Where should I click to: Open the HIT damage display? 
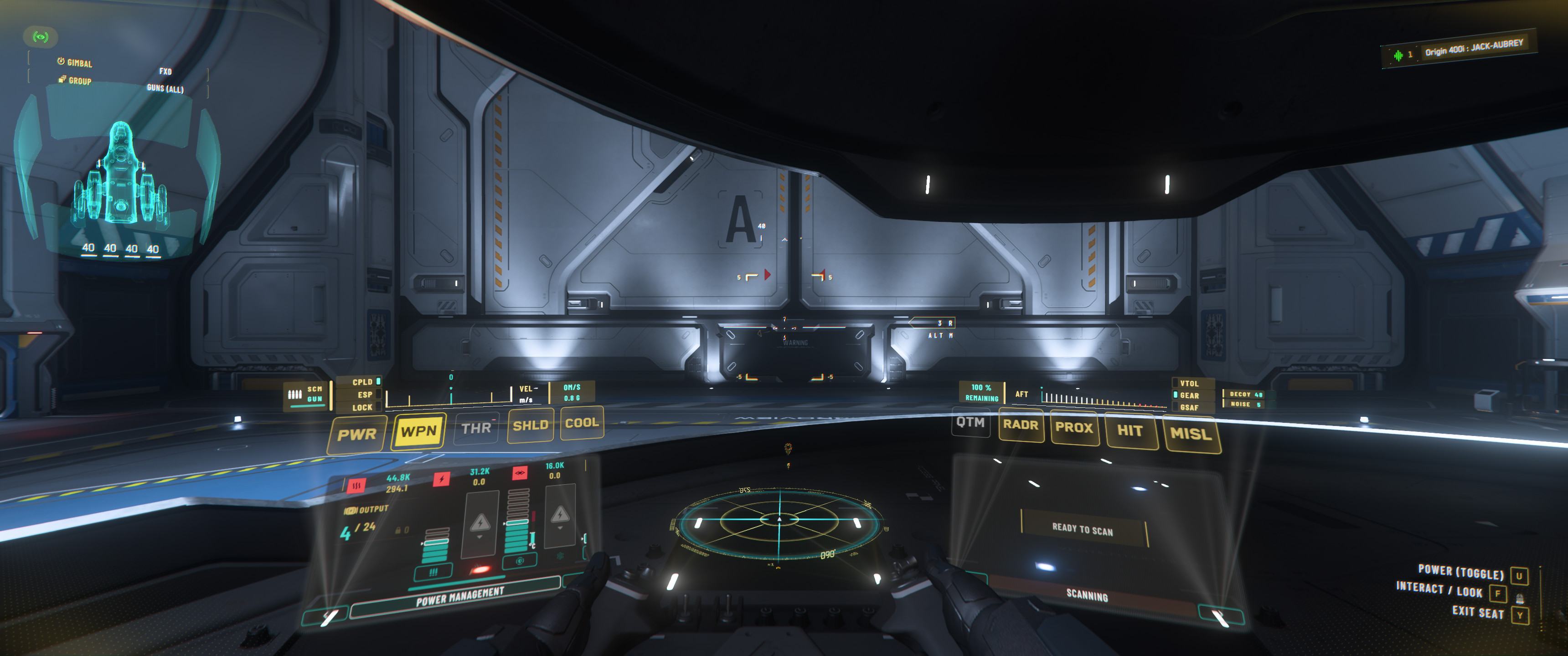(x=1130, y=431)
